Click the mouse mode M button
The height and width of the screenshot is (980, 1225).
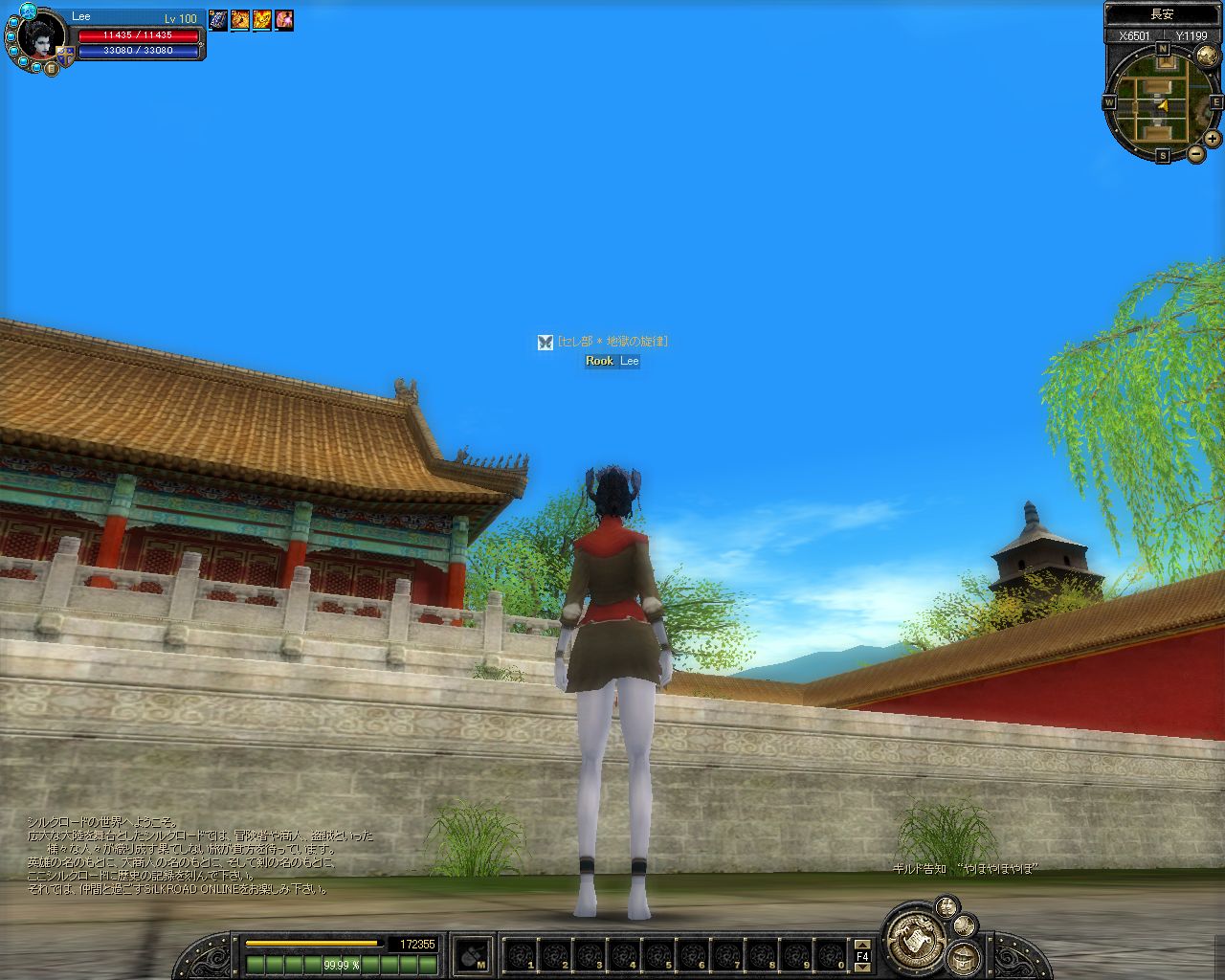coord(473,955)
